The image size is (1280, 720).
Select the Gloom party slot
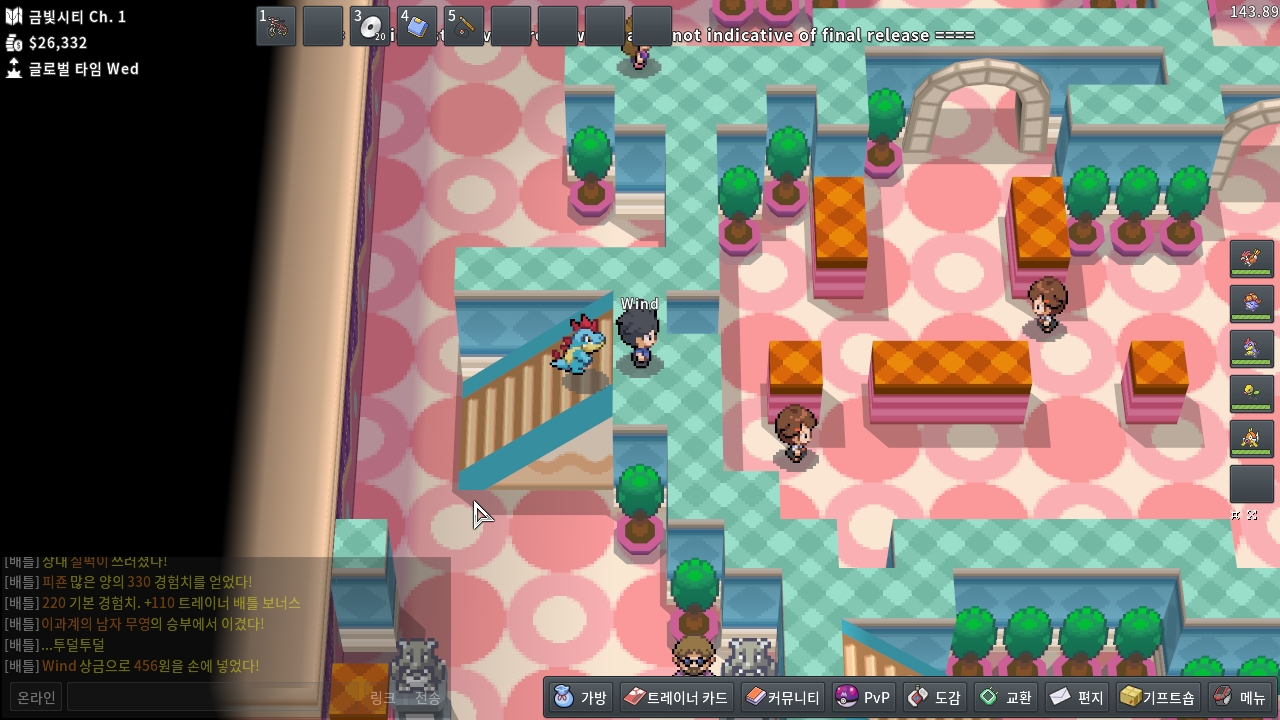pos(1251,304)
